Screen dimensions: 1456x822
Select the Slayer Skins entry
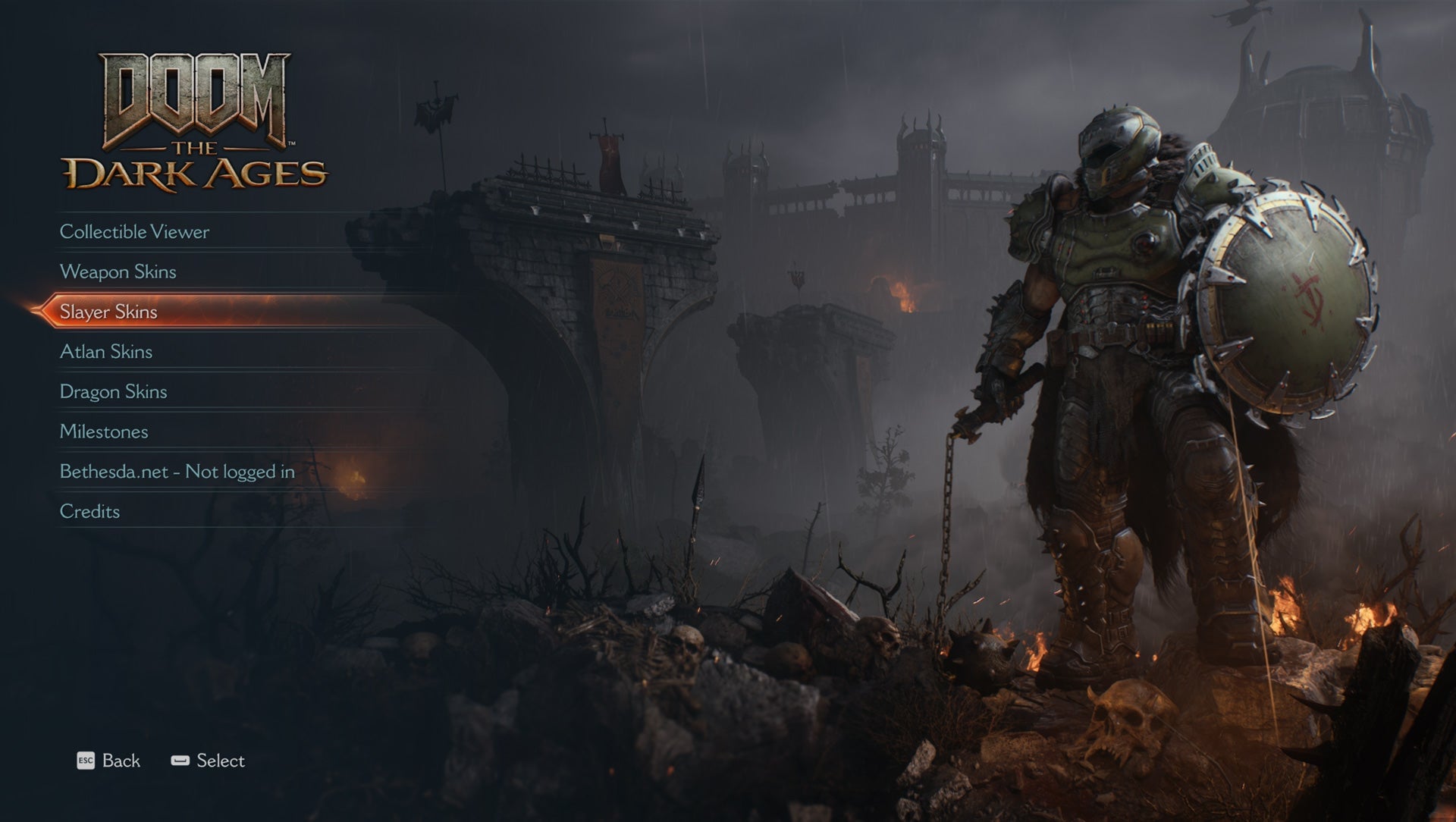[108, 312]
